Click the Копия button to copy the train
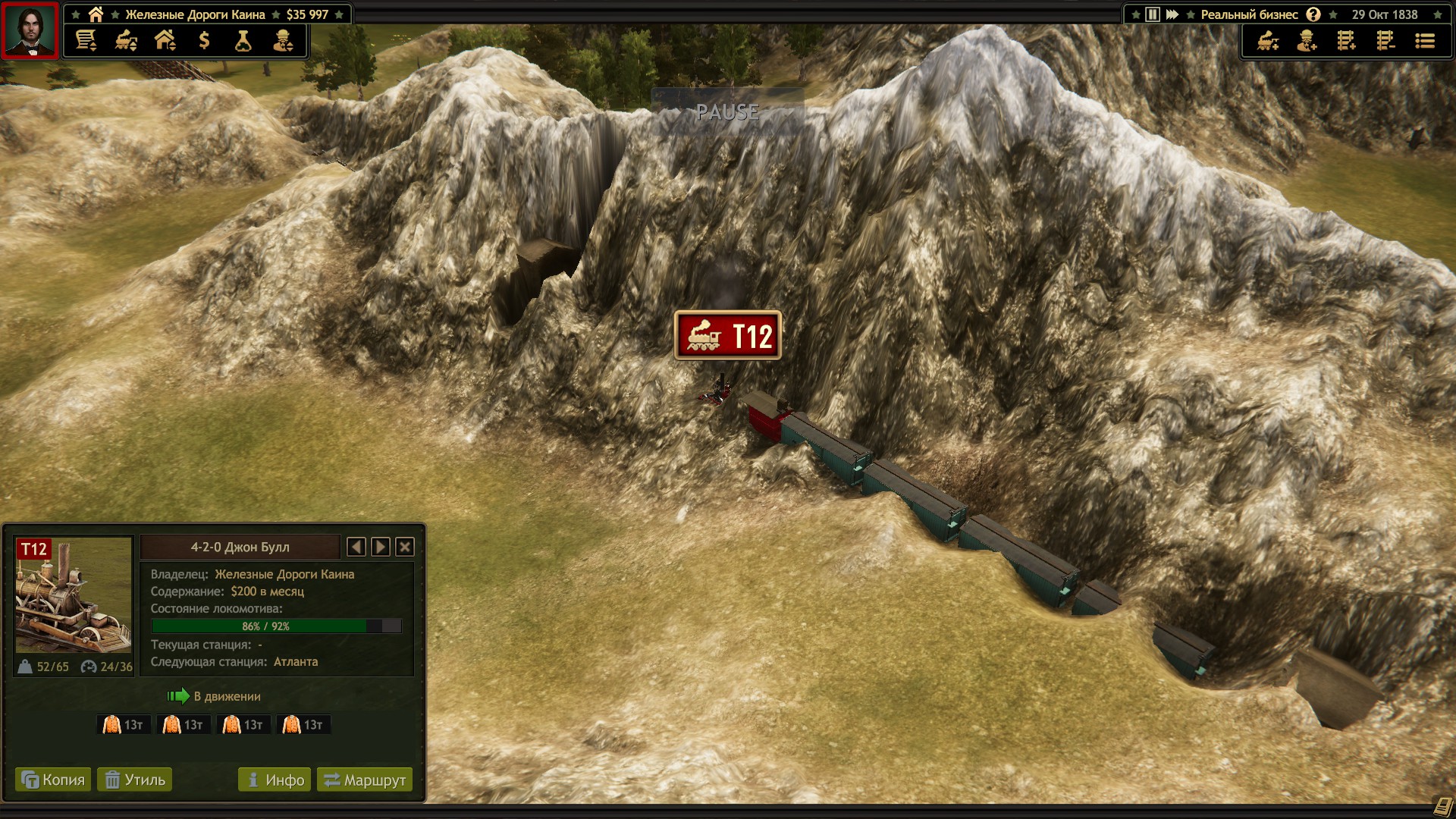This screenshot has height=819, width=1456. pyautogui.click(x=53, y=780)
